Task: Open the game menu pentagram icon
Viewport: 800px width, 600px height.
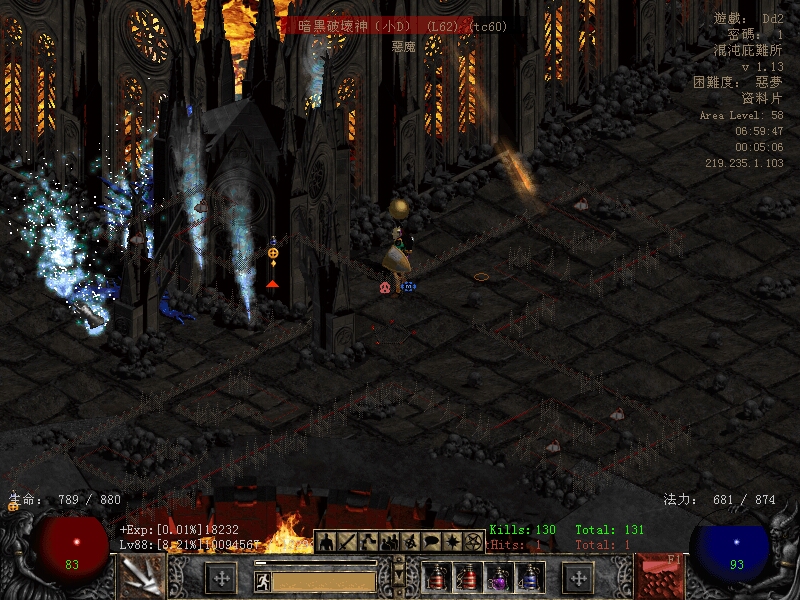Action: [474, 542]
